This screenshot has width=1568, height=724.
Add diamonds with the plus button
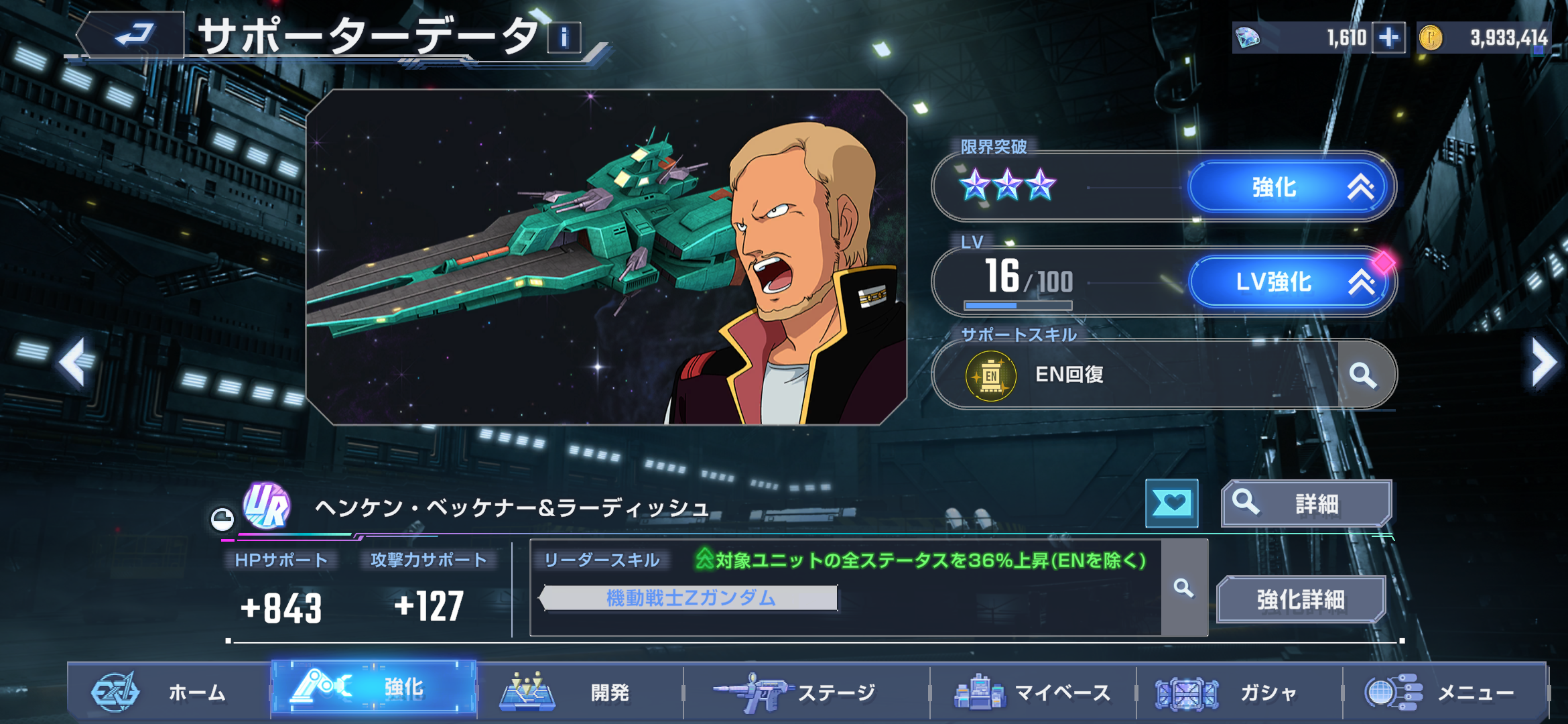pos(1388,38)
